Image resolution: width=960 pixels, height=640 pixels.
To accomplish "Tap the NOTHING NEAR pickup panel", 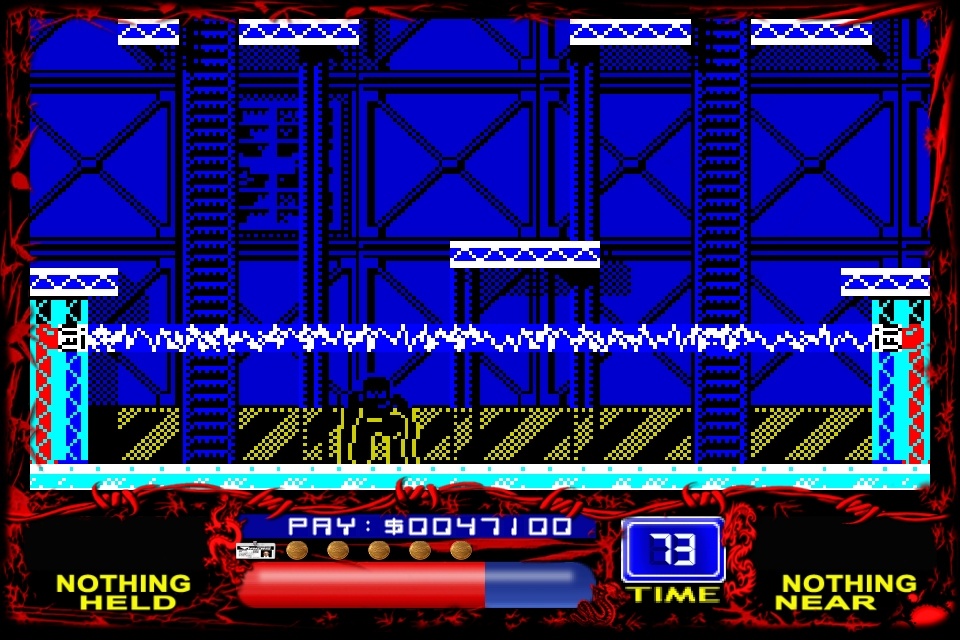I will (846, 592).
